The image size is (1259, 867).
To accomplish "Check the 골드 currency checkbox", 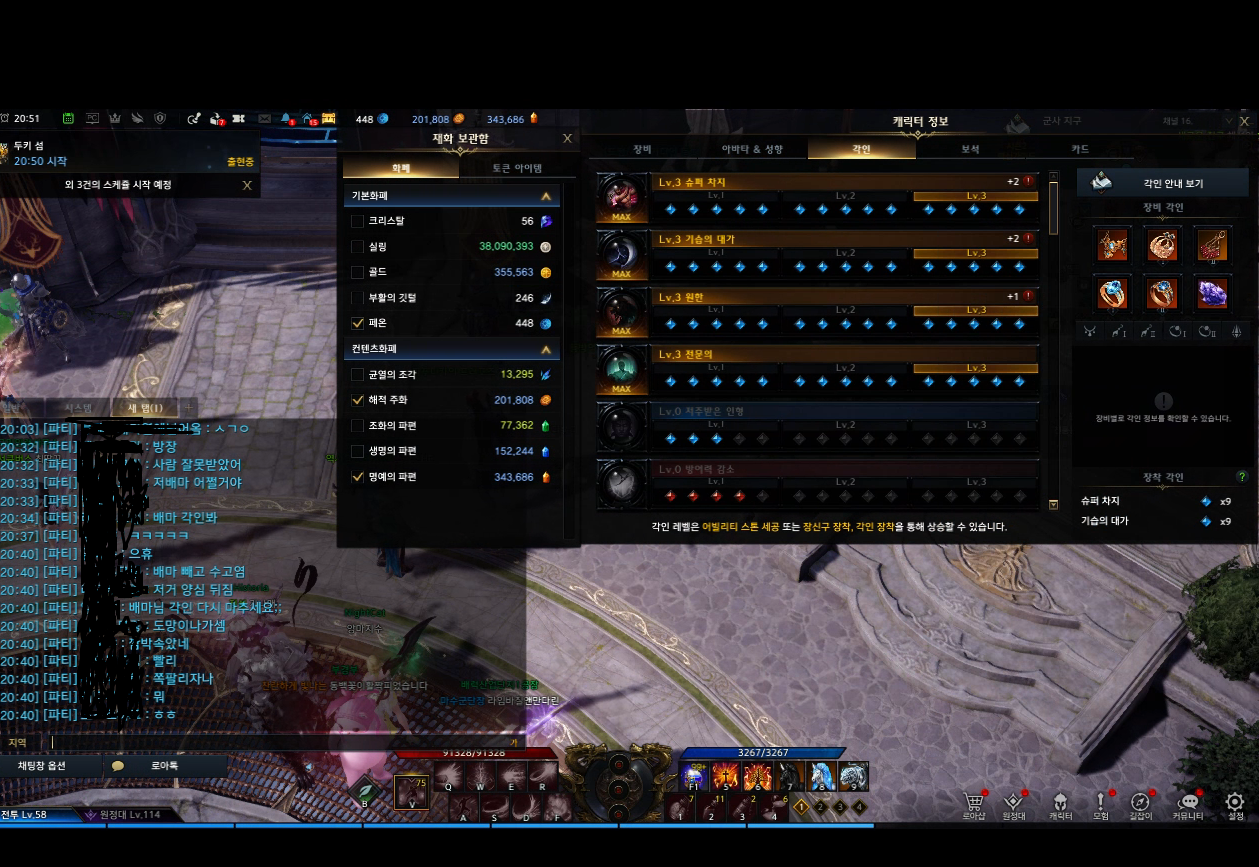I will click(358, 272).
